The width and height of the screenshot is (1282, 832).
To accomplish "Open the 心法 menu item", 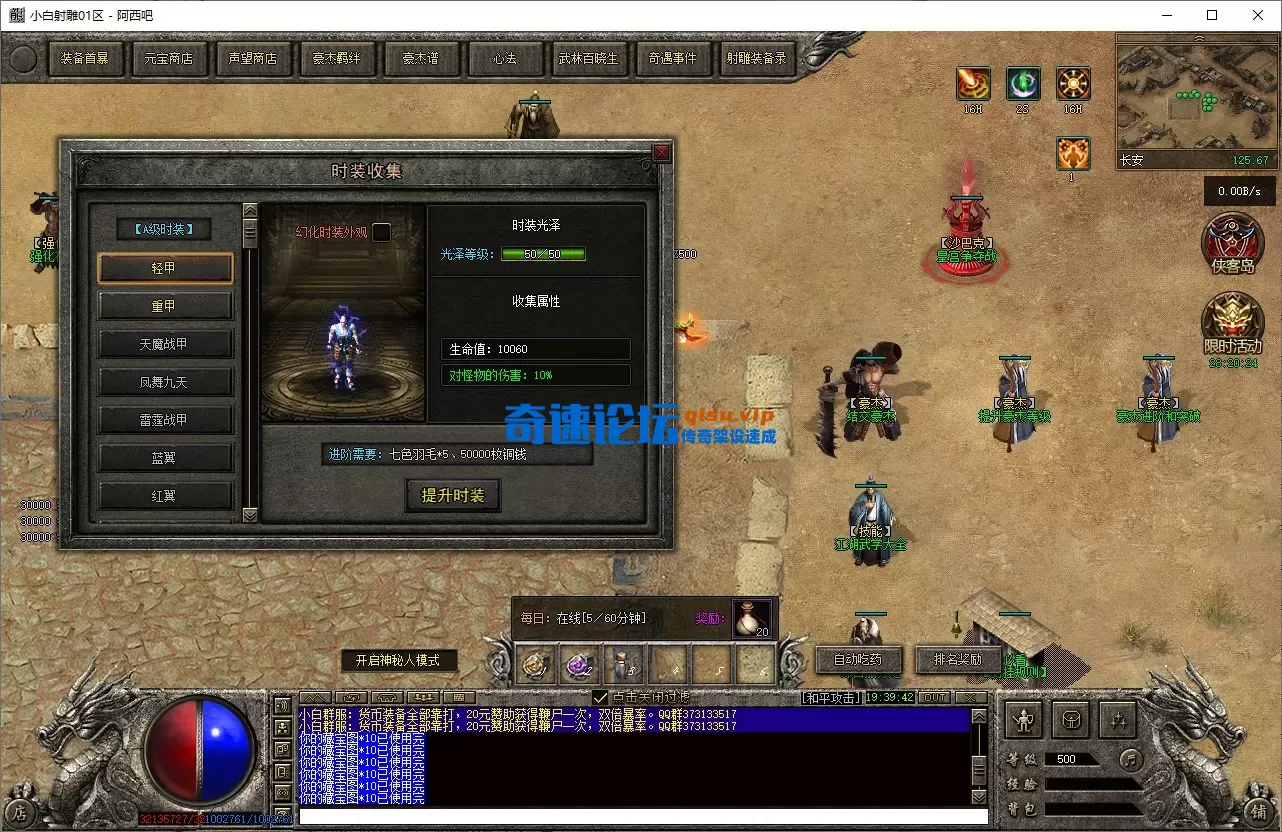I will tap(506, 59).
